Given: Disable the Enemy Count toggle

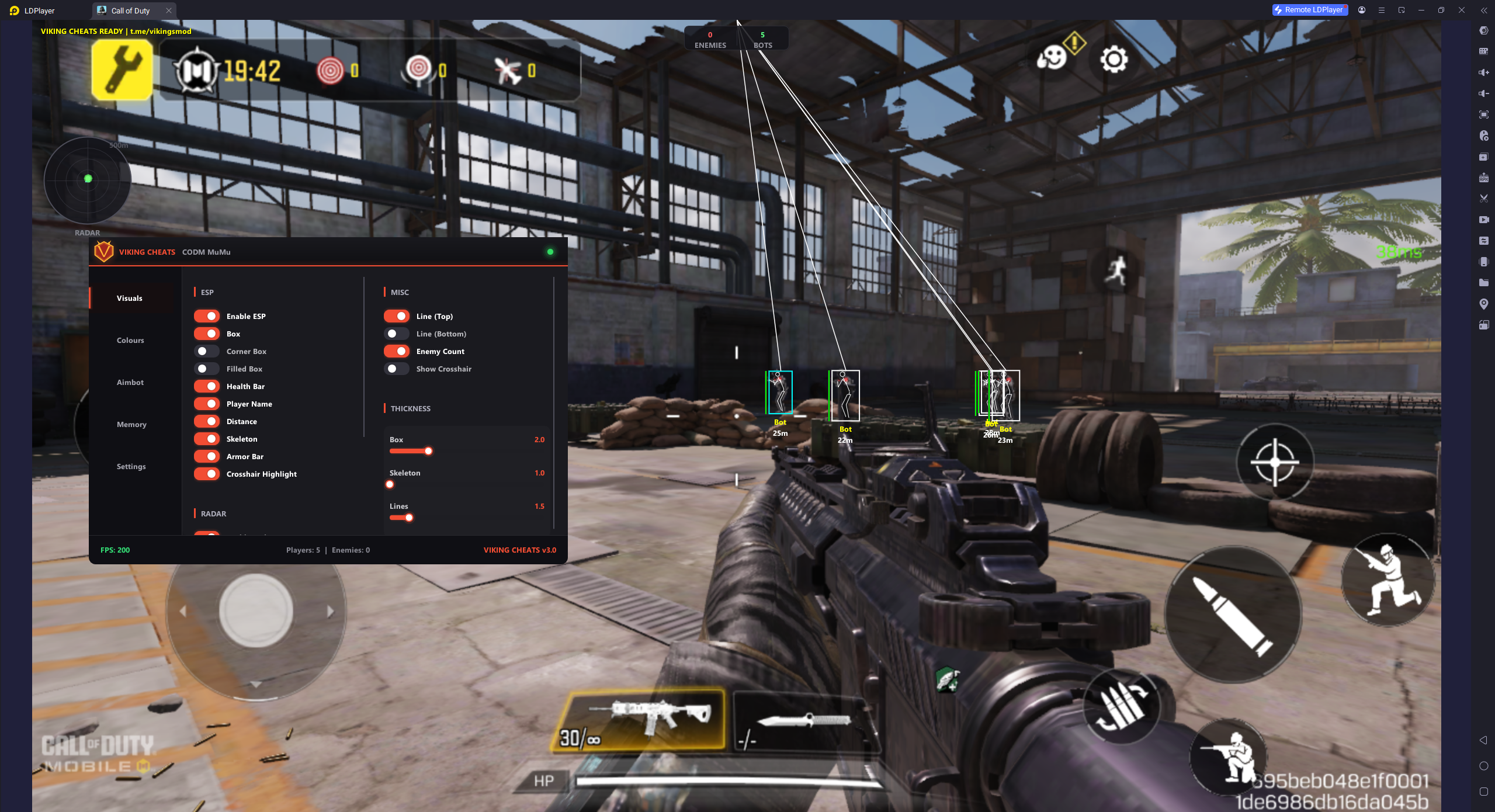Looking at the screenshot, I should 397,351.
